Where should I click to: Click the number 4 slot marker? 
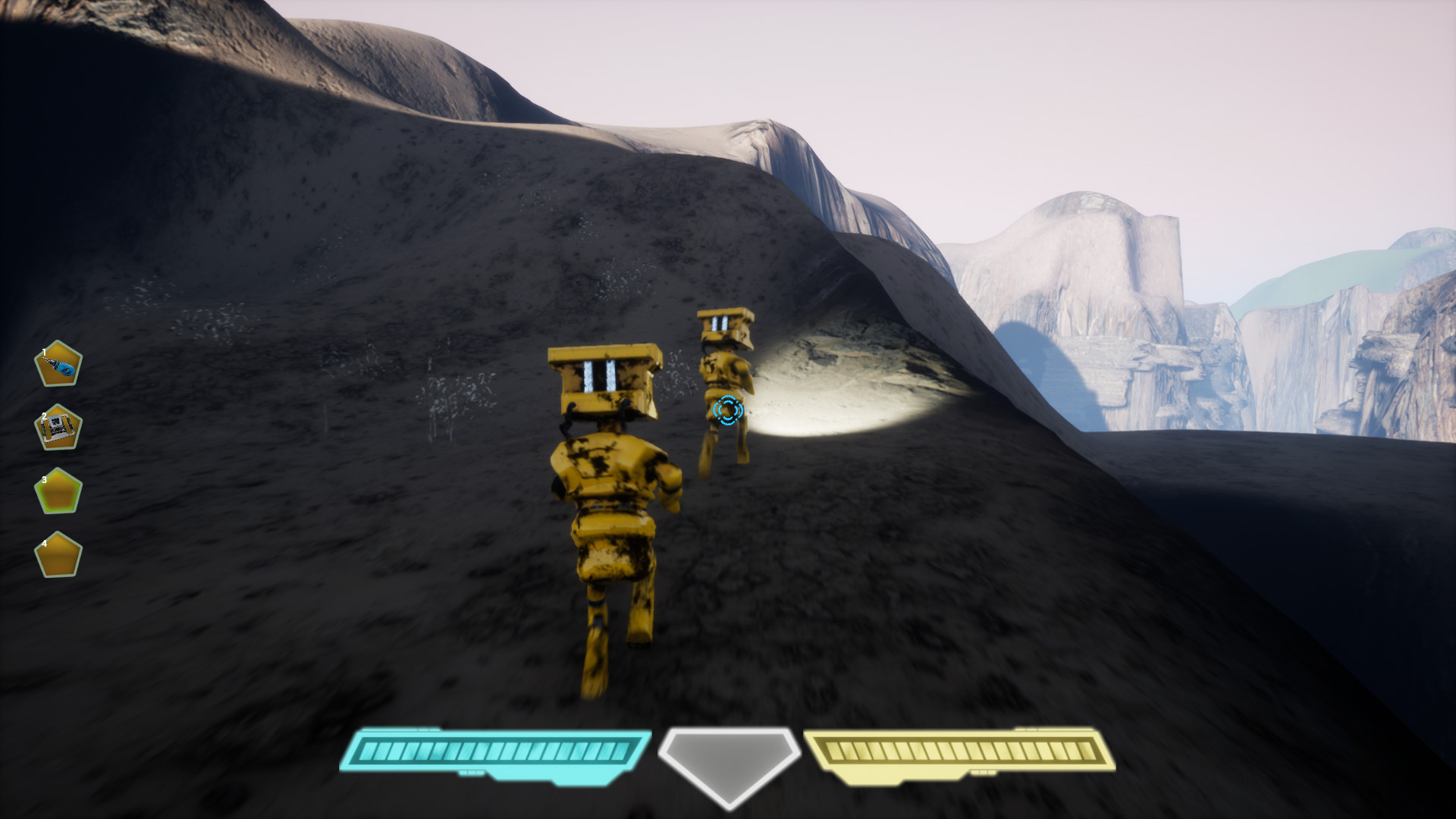coord(45,543)
